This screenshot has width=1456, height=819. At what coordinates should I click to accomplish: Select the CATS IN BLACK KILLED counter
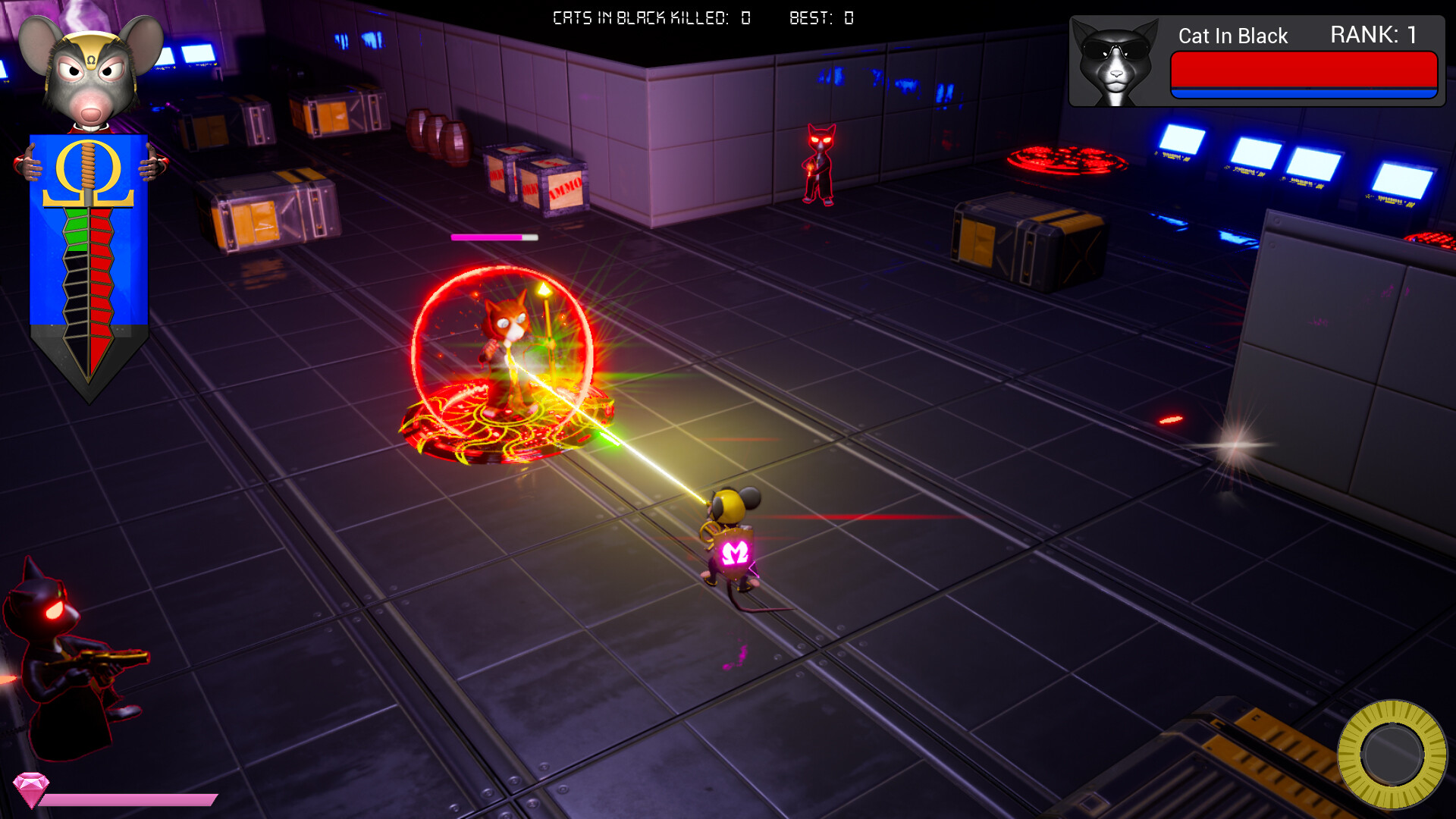coord(648,18)
